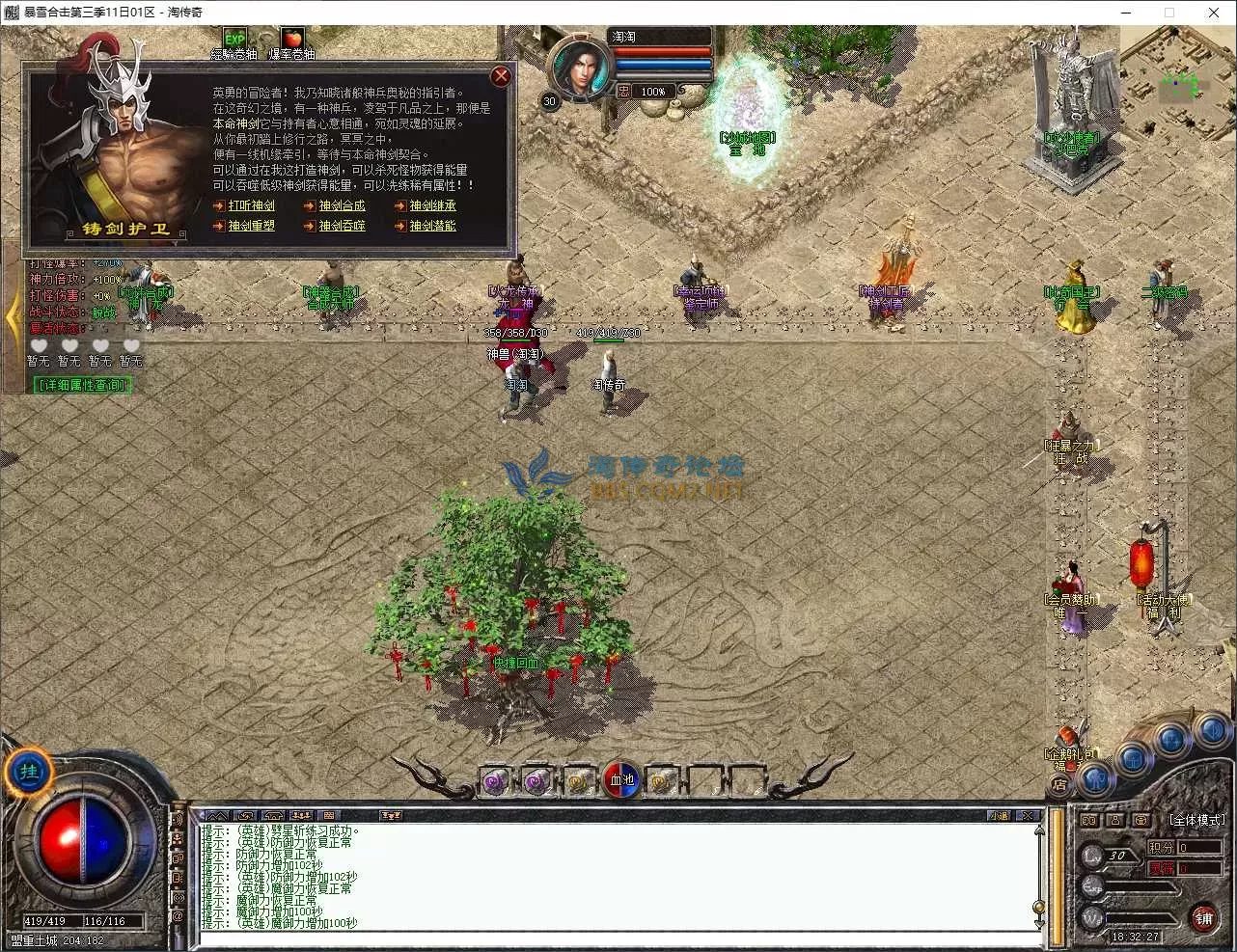Open the 神剑潜能 dialogue option

432,226
